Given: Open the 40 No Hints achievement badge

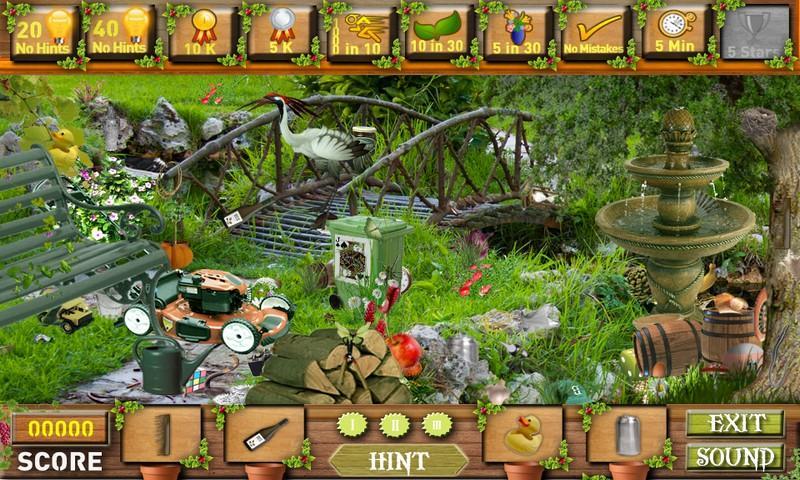Looking at the screenshot, I should [x=119, y=34].
